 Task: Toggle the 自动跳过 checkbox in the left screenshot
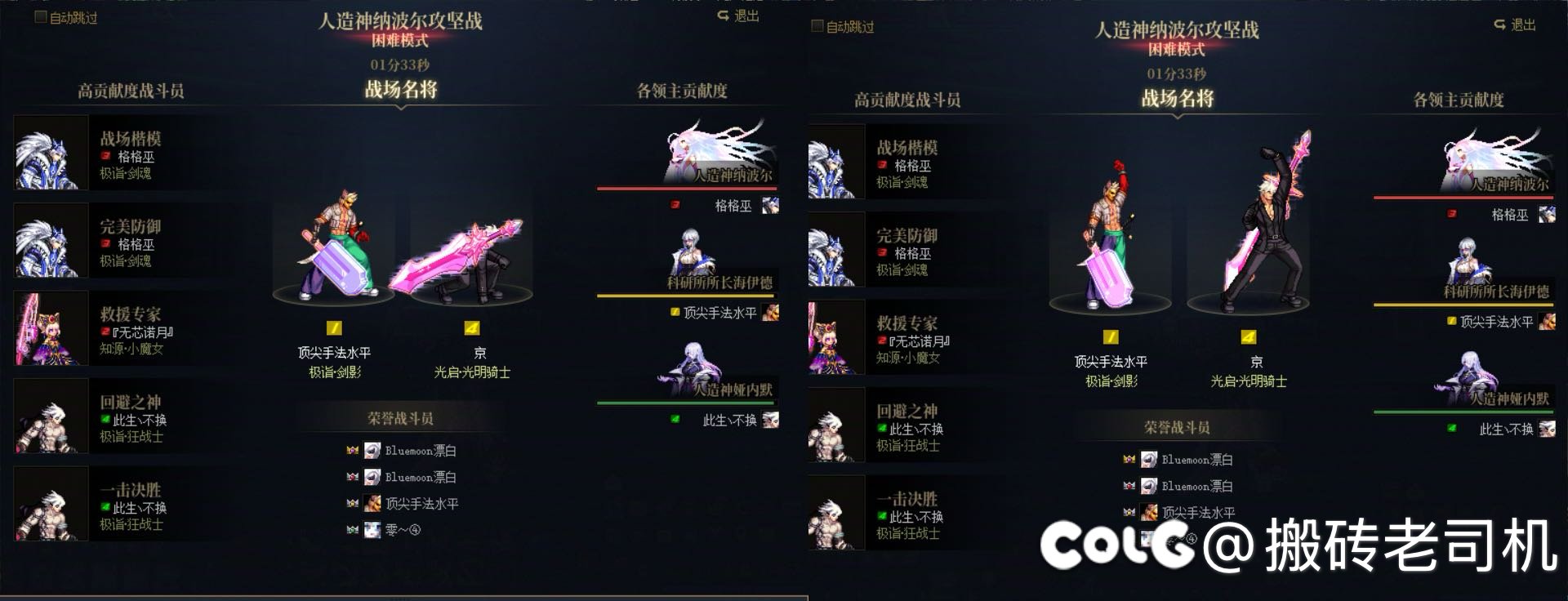click(41, 17)
